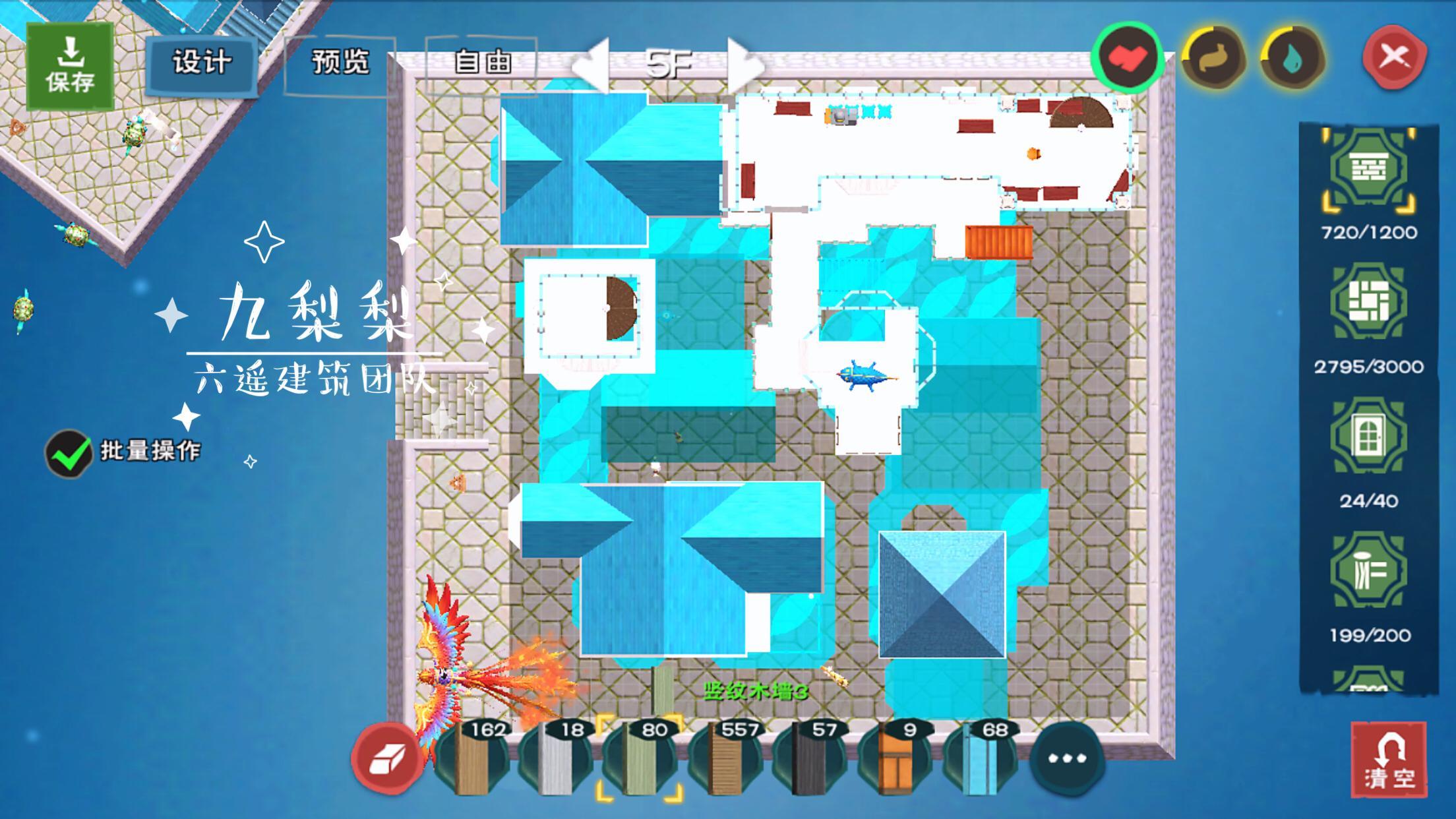This screenshot has height=819, width=1456.
Task: Go to the previous floor with left arrow
Action: point(591,65)
